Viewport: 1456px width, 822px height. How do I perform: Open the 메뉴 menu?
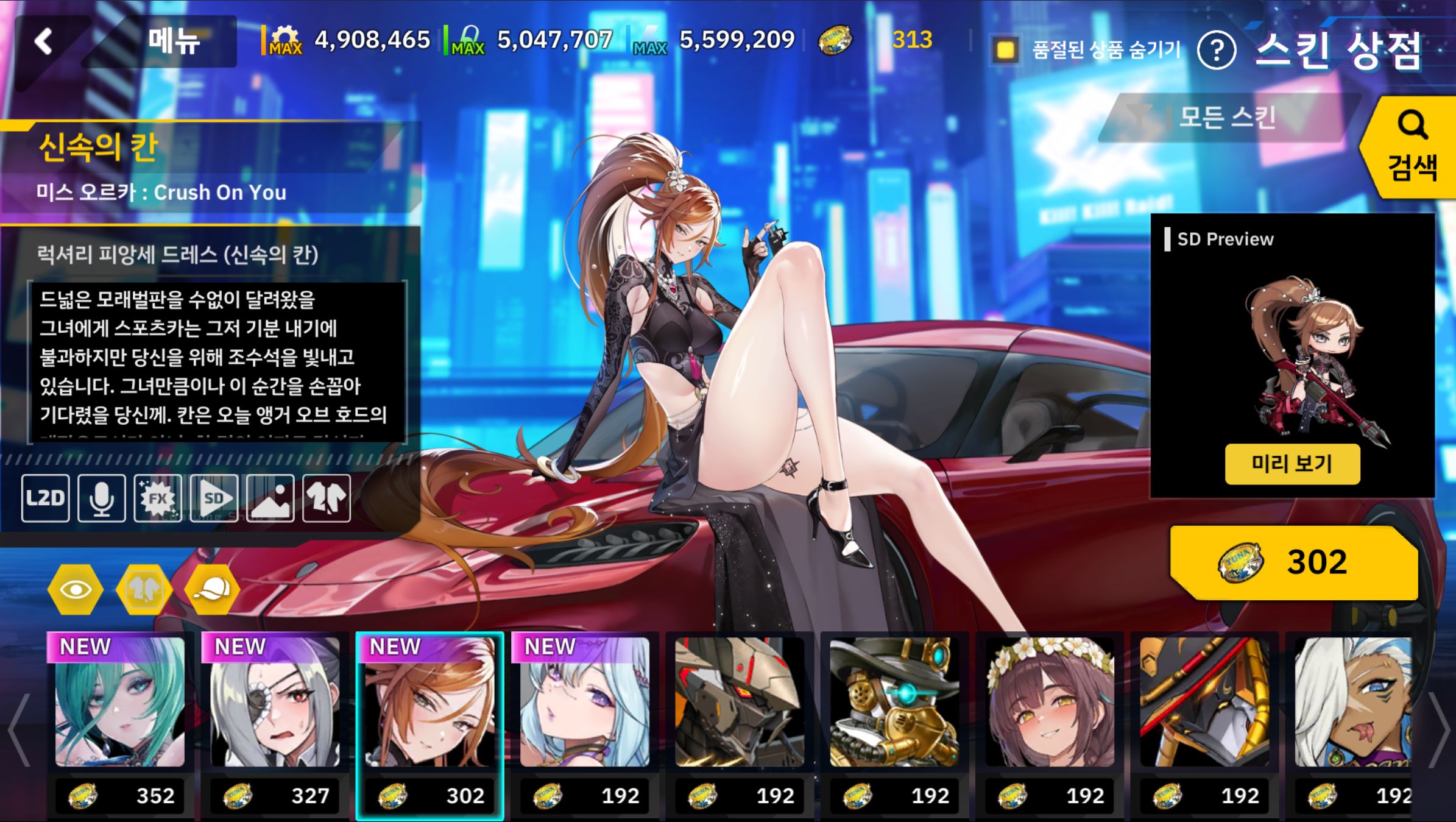(x=174, y=41)
